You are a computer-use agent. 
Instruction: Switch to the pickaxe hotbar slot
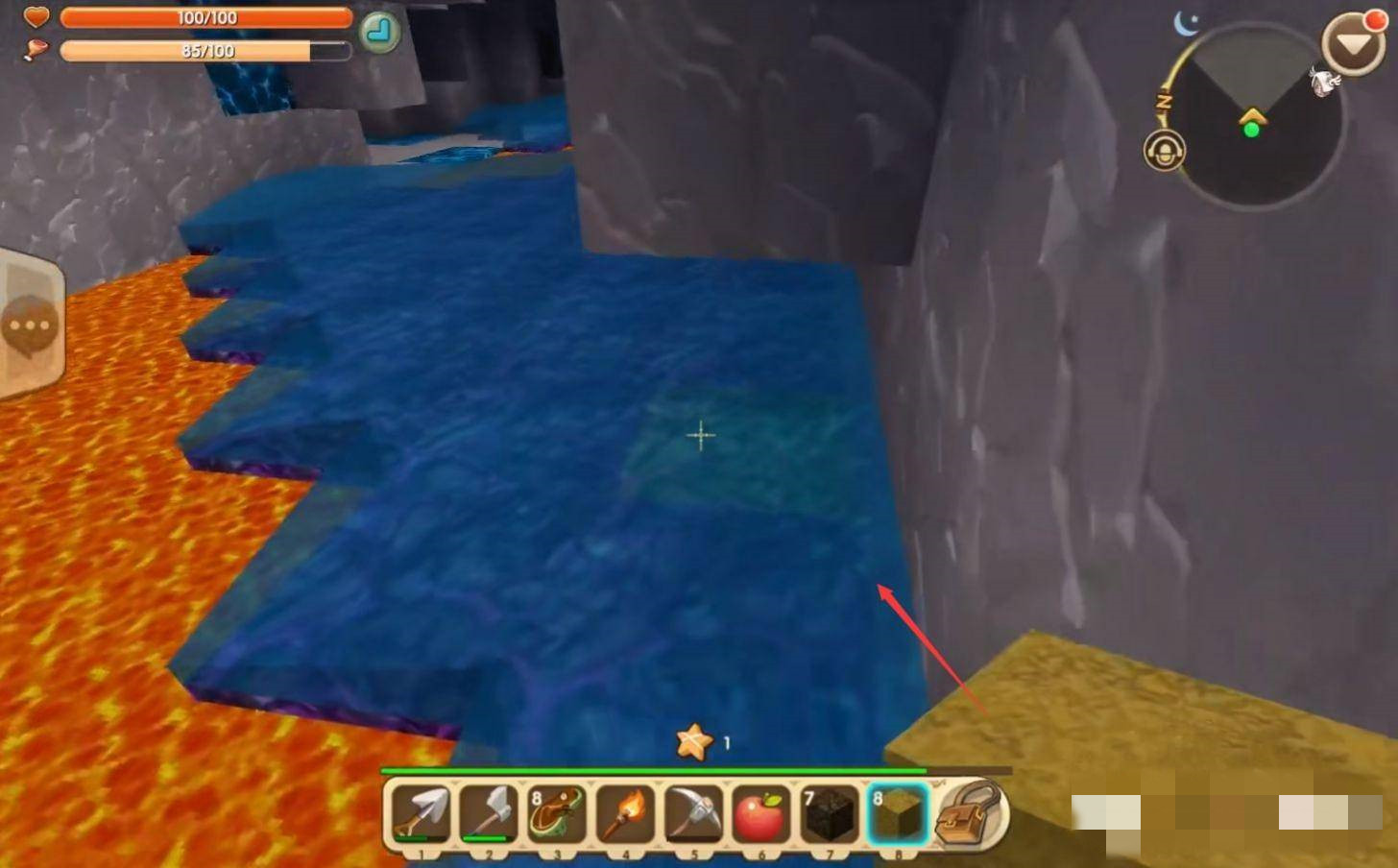[693, 813]
